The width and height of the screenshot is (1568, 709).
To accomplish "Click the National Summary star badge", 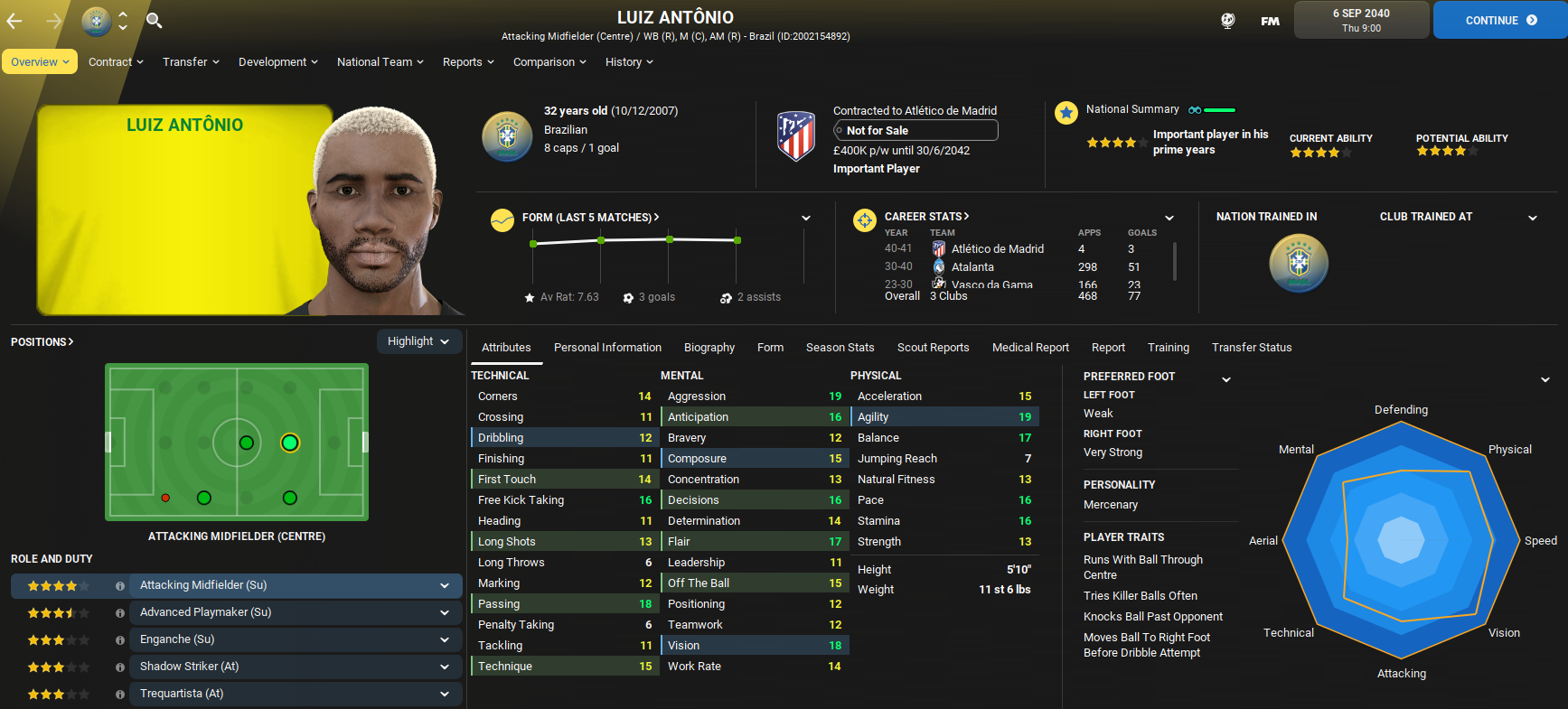I will pyautogui.click(x=1066, y=113).
